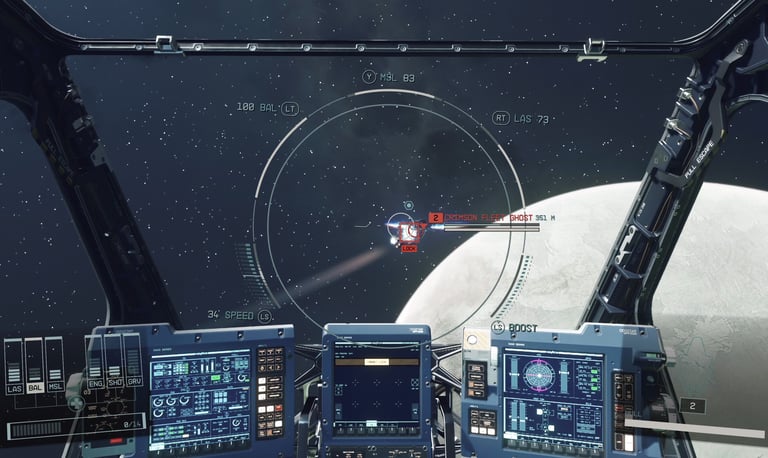Select the red locked Crimson Fleet Ghost target marker
The image size is (768, 458).
pyautogui.click(x=407, y=232)
